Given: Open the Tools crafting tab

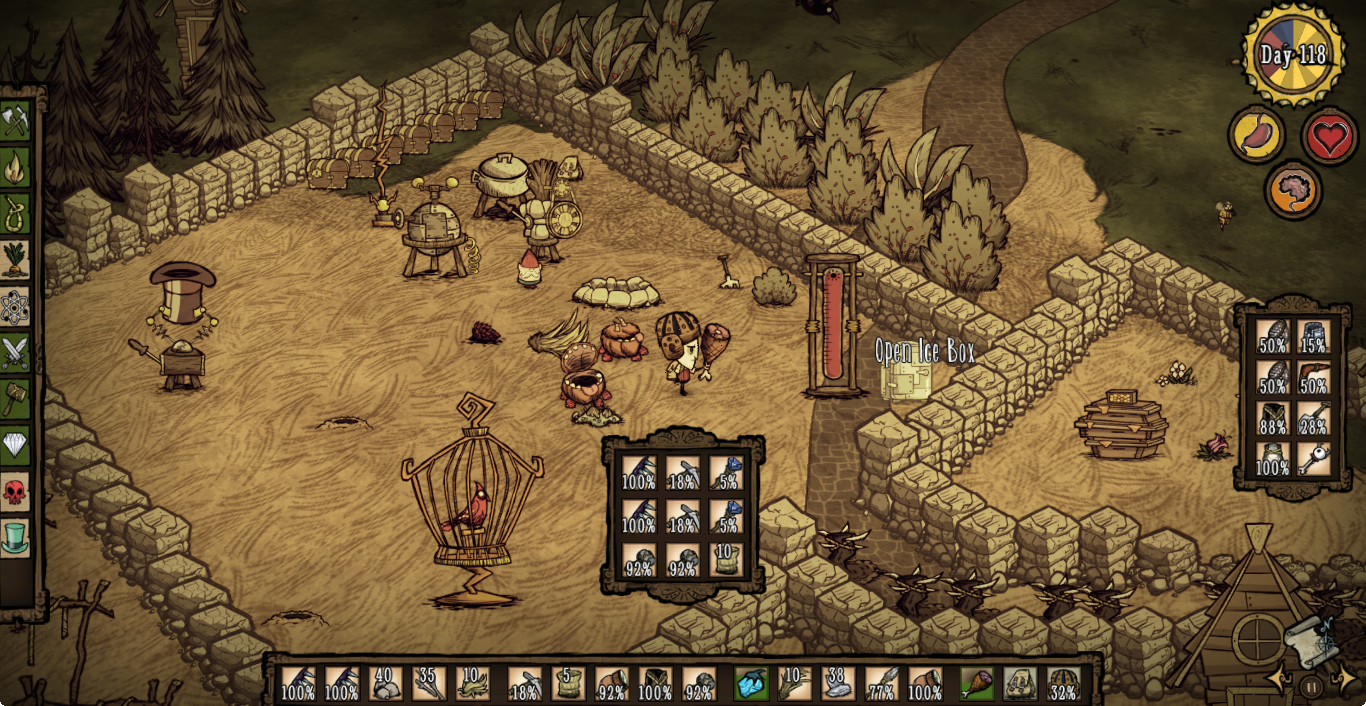Looking at the screenshot, I should coord(15,121).
